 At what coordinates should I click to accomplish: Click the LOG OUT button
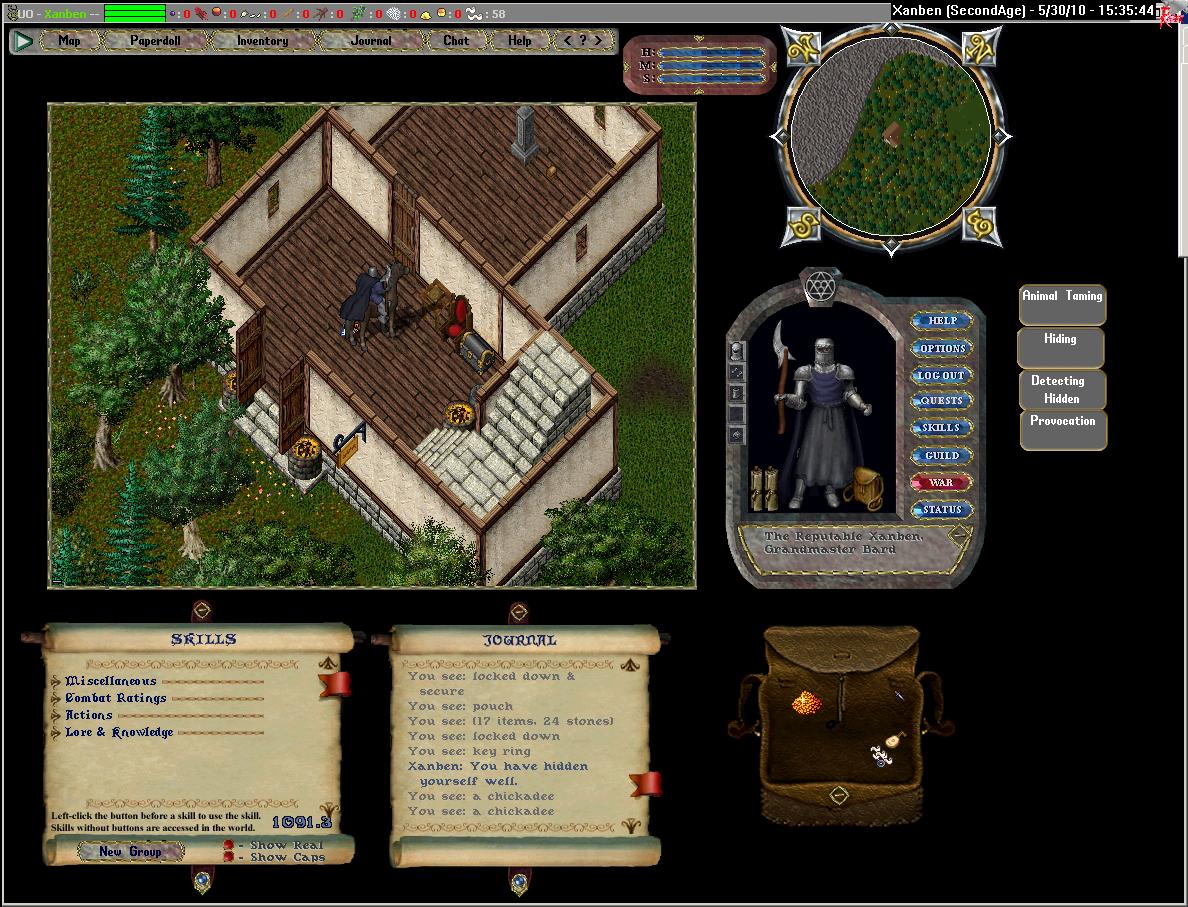pos(942,375)
